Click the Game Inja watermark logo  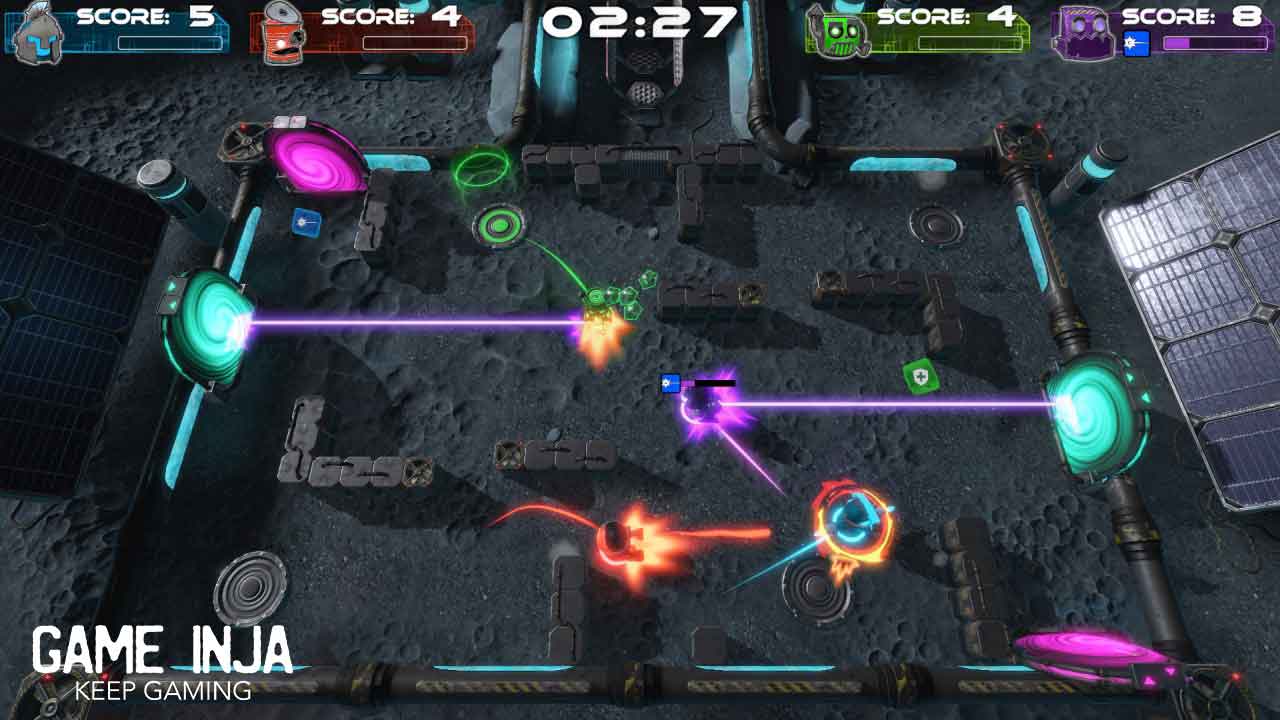tap(162, 661)
